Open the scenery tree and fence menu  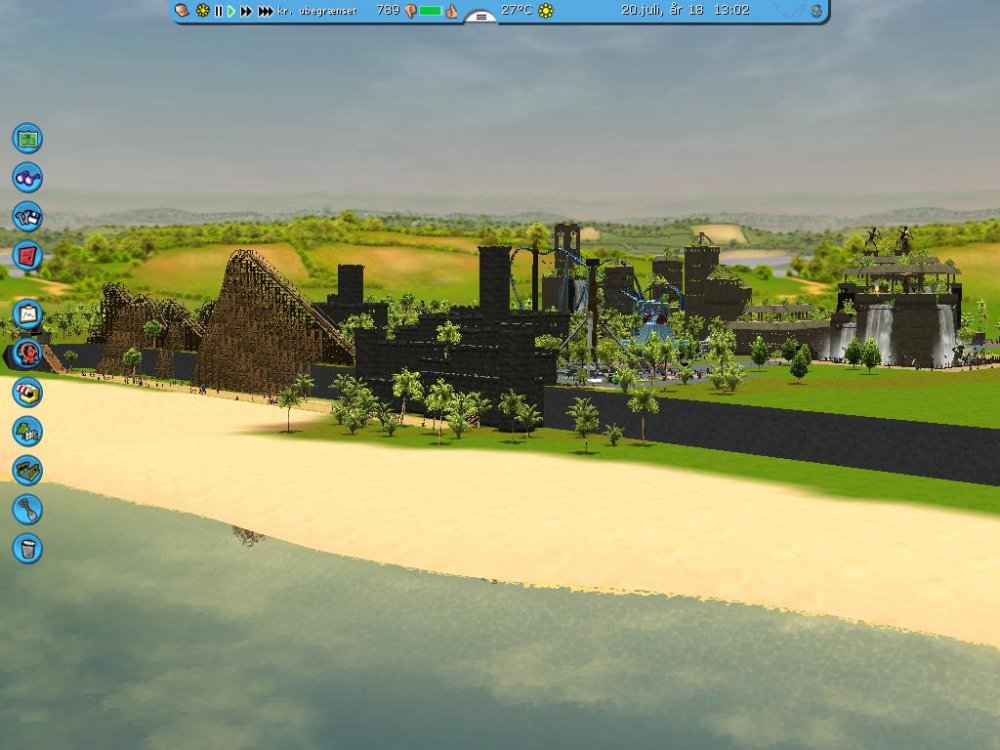27,431
